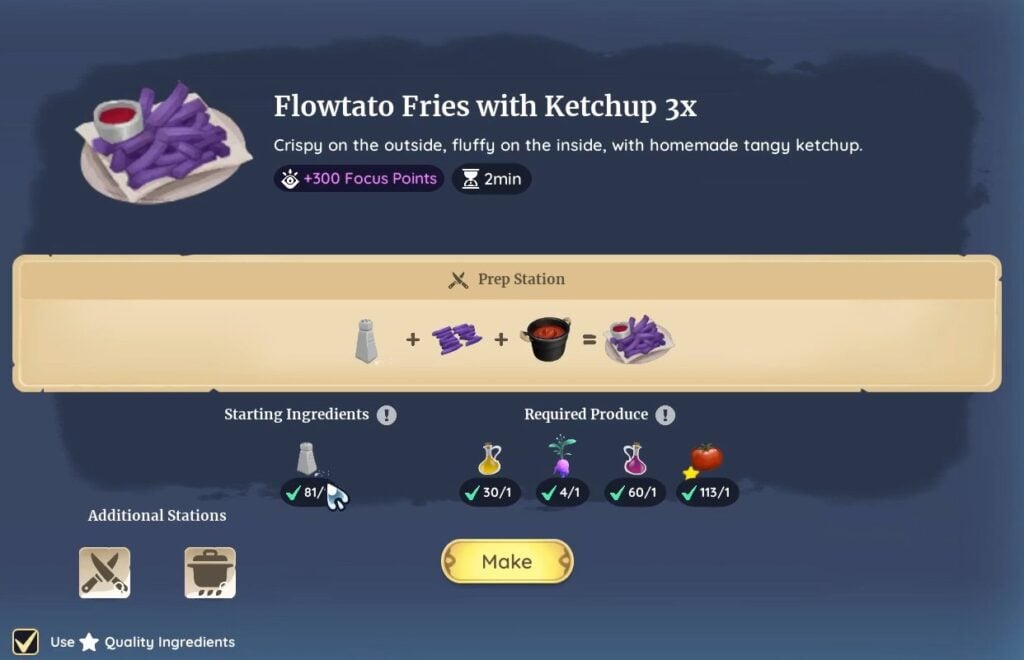Show info for Starting Ingredients
Viewport: 1024px width, 660px height.
tap(387, 415)
